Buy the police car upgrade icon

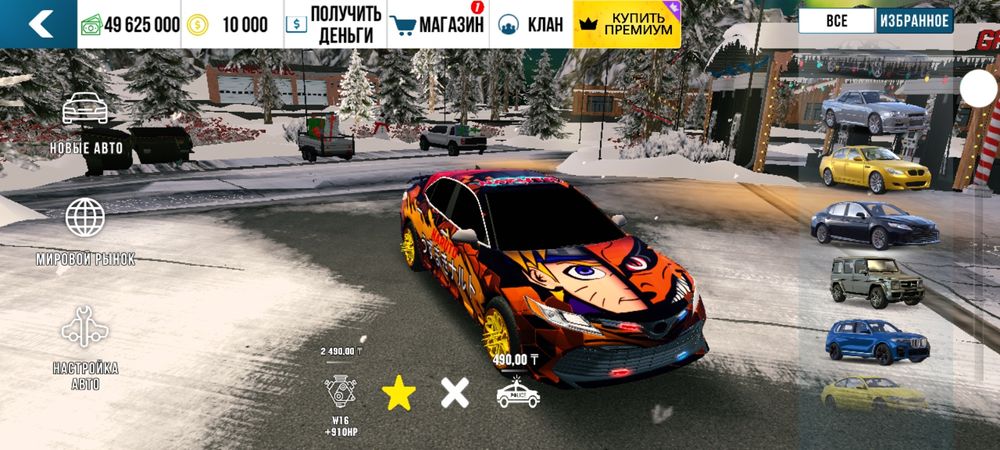click(x=518, y=393)
